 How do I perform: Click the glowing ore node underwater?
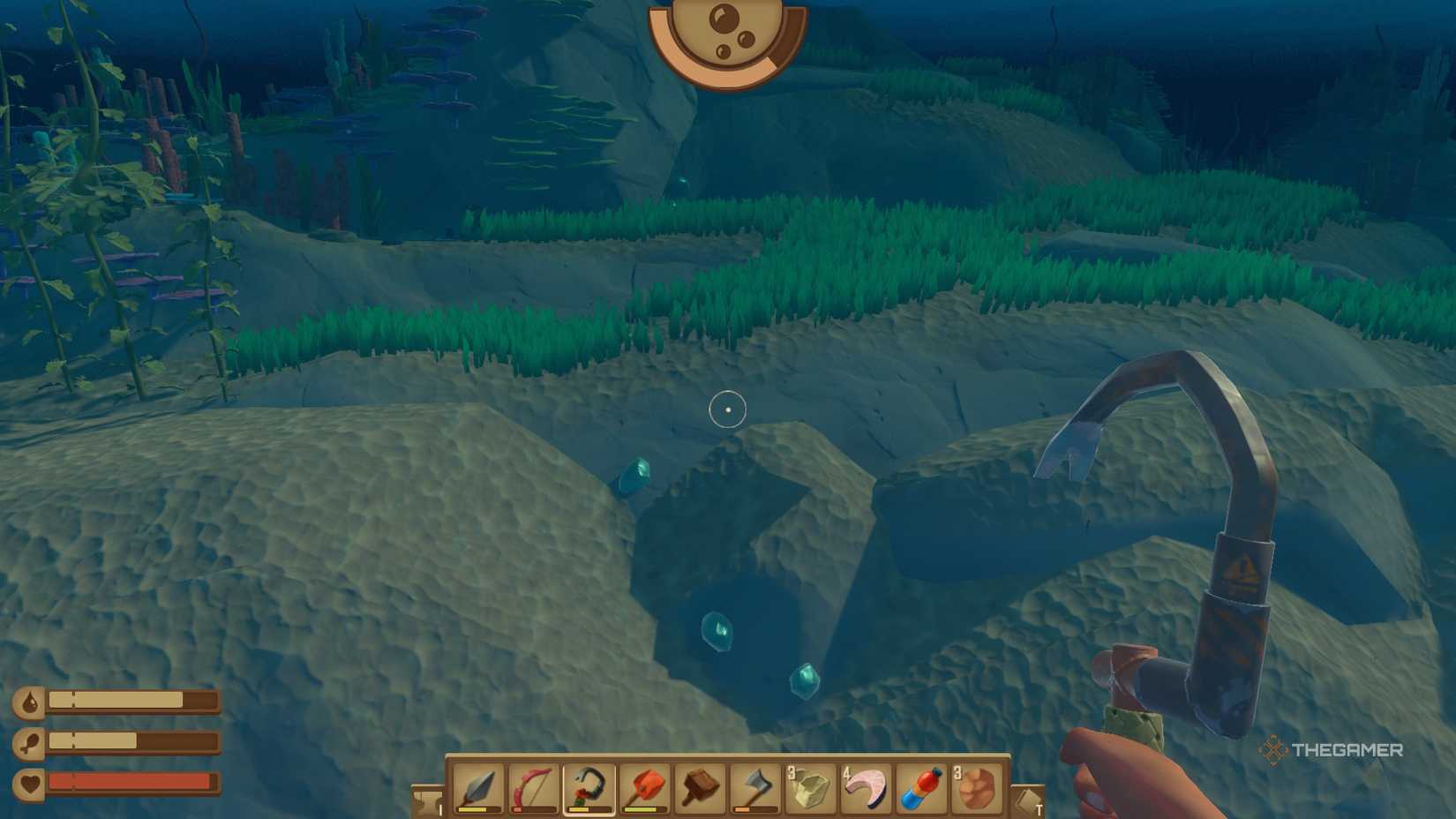(x=717, y=632)
